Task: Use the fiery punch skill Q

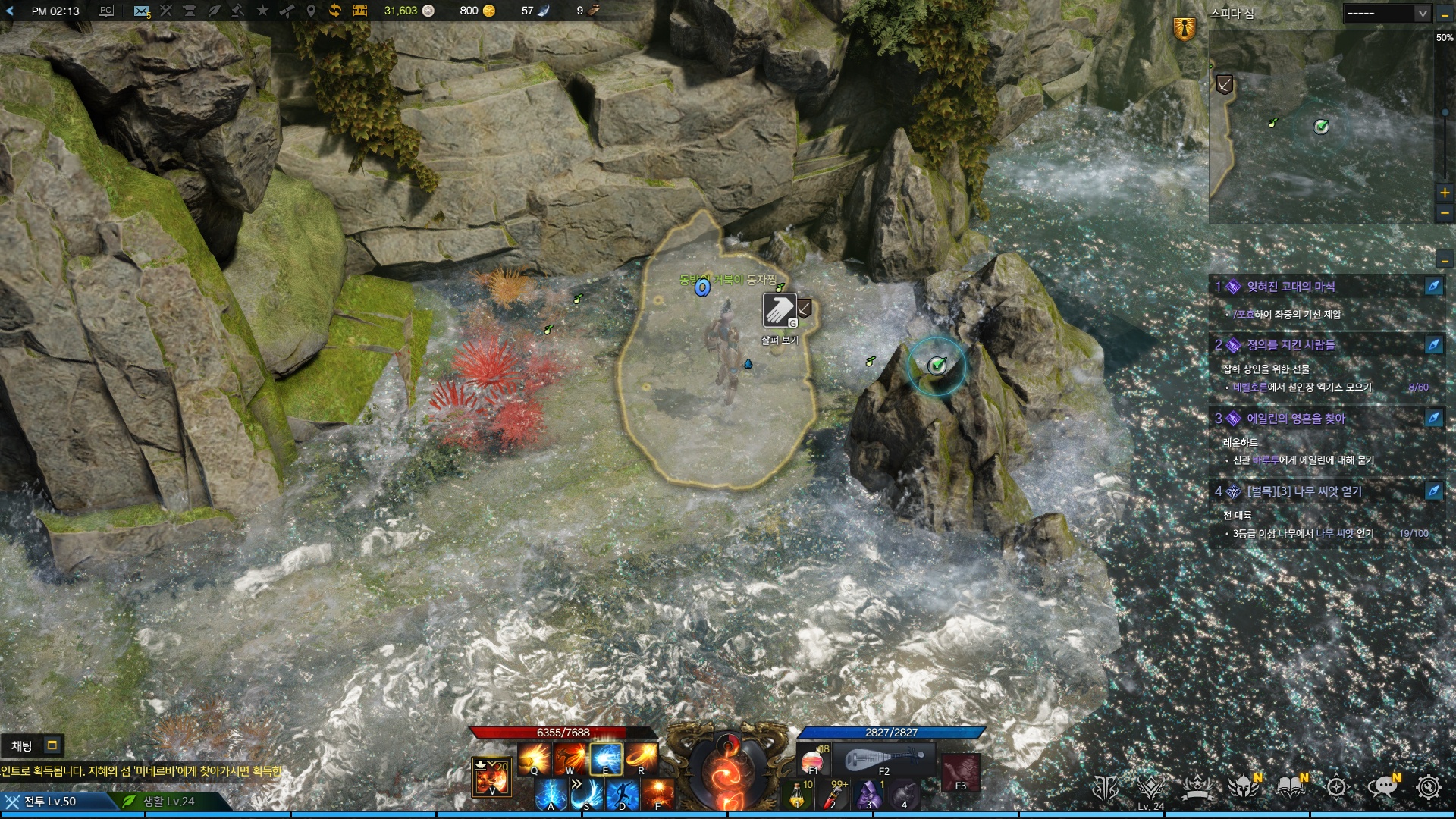Action: click(534, 758)
